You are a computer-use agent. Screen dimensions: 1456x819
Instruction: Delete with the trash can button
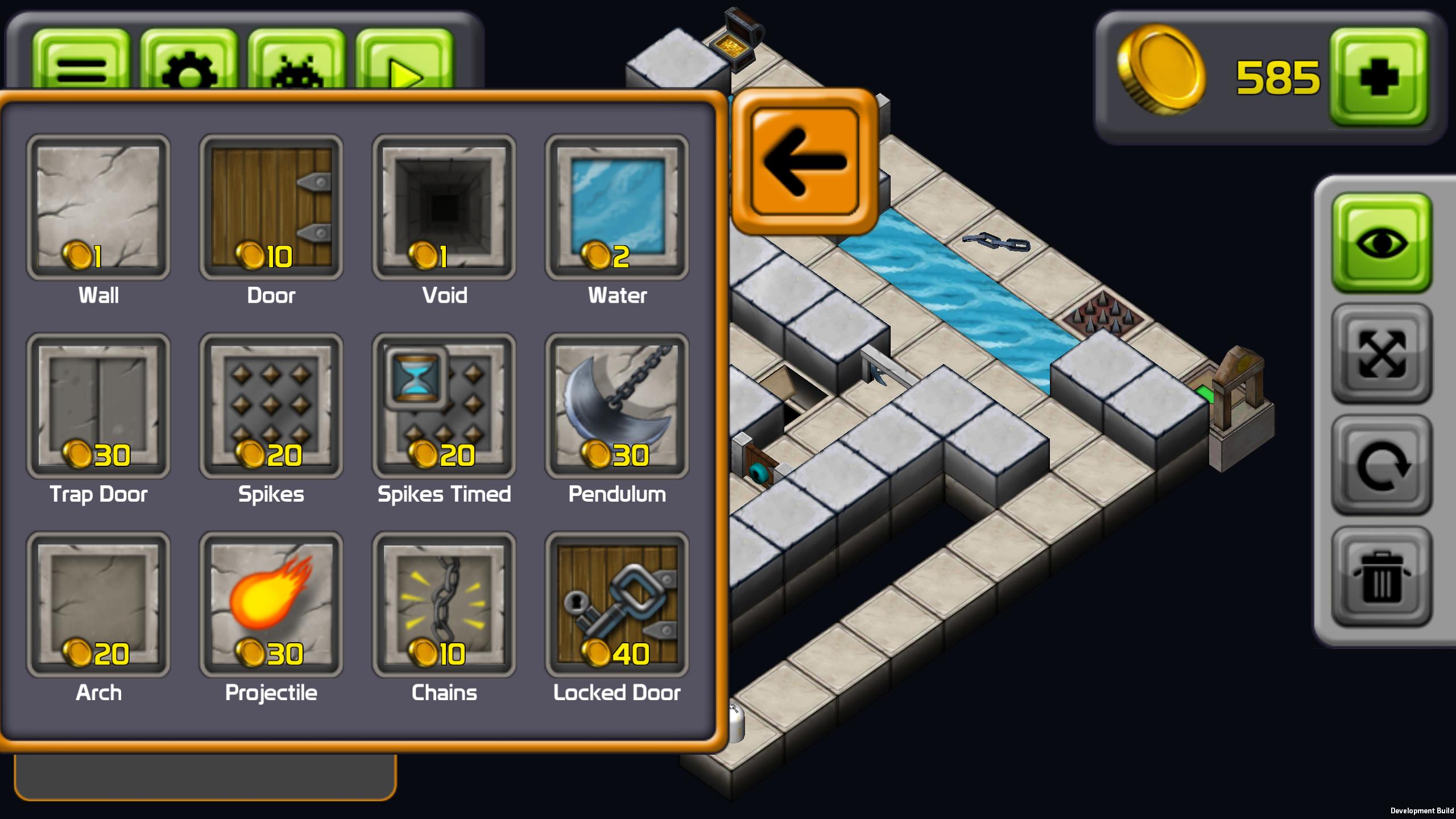coord(1381,577)
